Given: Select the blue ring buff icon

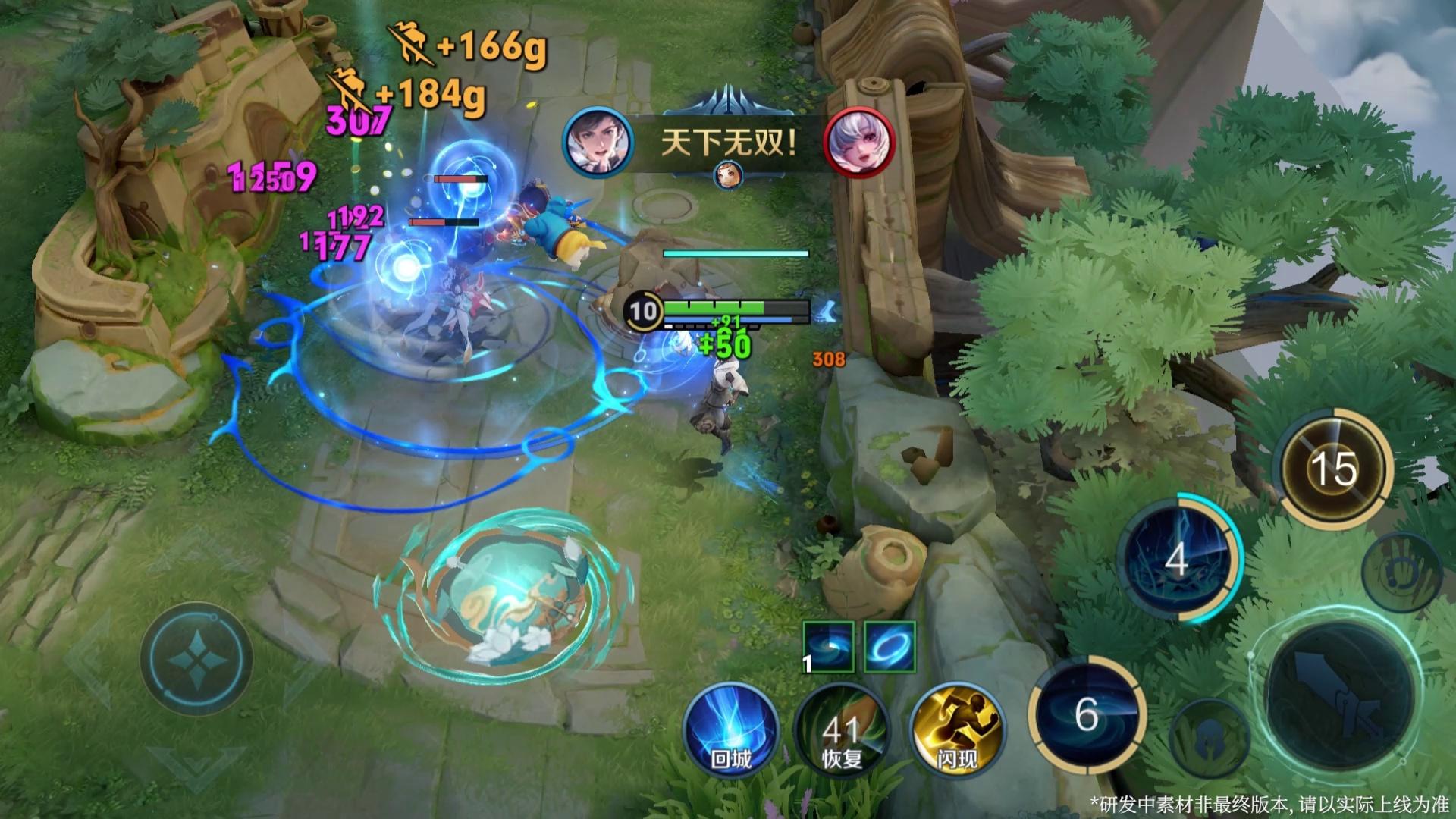Looking at the screenshot, I should point(890,647).
